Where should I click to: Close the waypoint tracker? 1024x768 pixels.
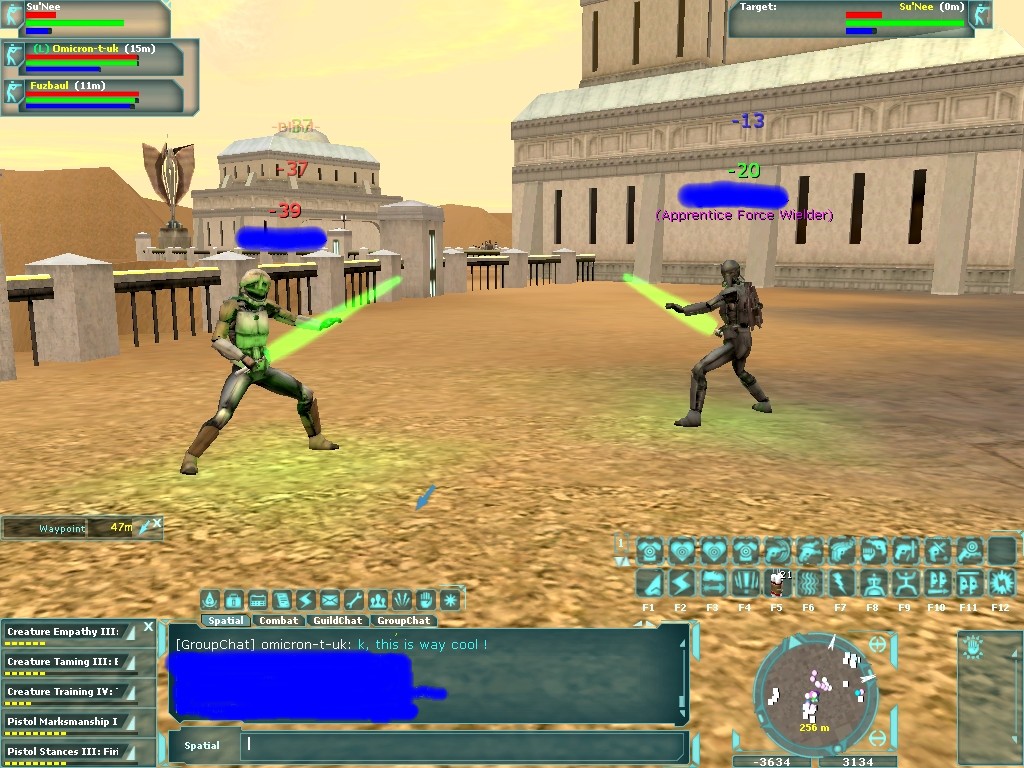click(157, 523)
